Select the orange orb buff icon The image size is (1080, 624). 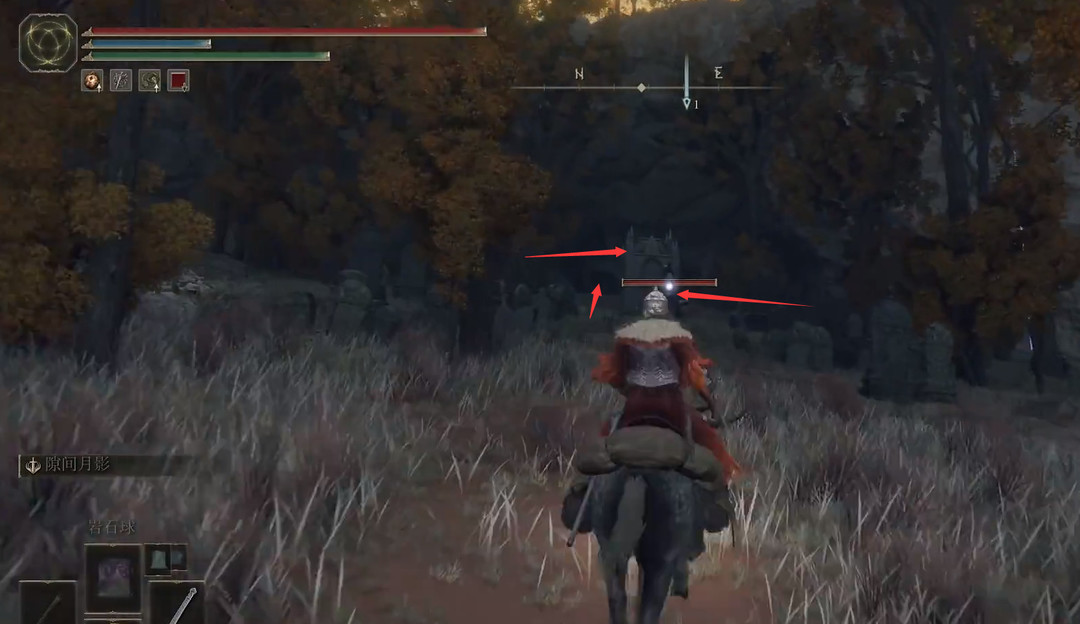click(92, 81)
